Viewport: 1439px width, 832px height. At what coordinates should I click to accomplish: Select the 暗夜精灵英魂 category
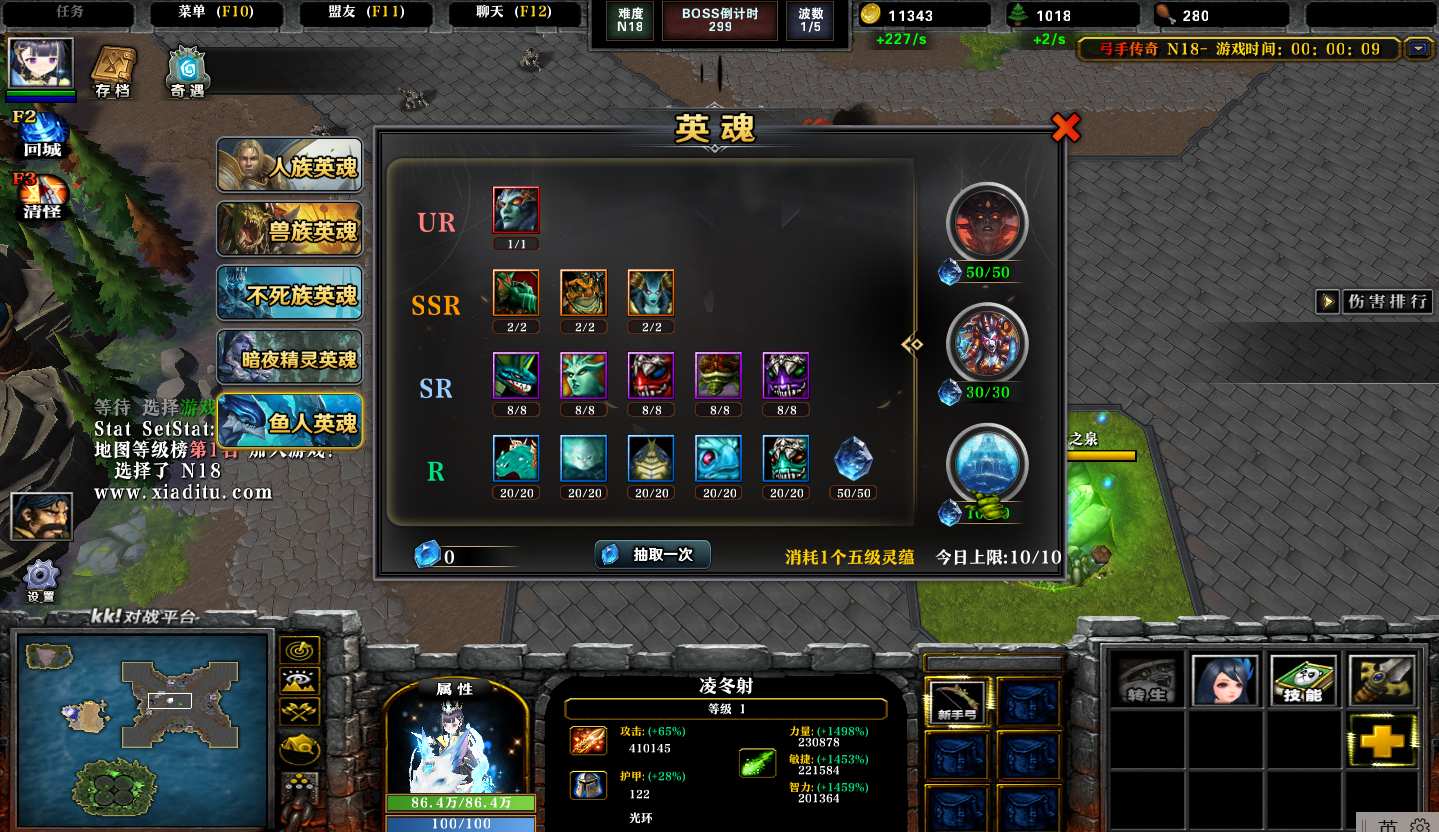pos(290,358)
